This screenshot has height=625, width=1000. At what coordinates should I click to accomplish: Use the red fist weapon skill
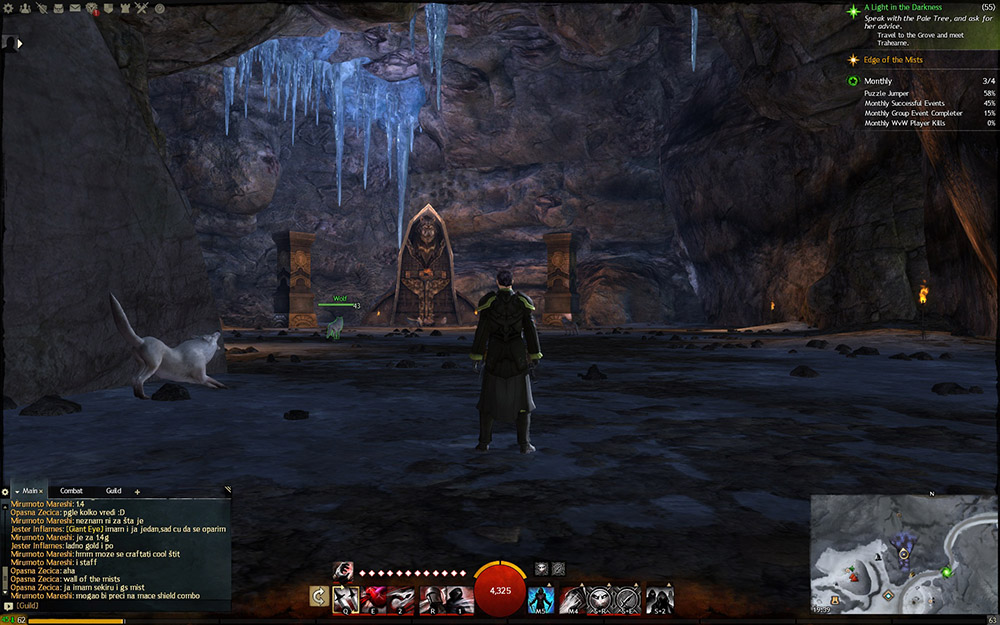tap(374, 598)
